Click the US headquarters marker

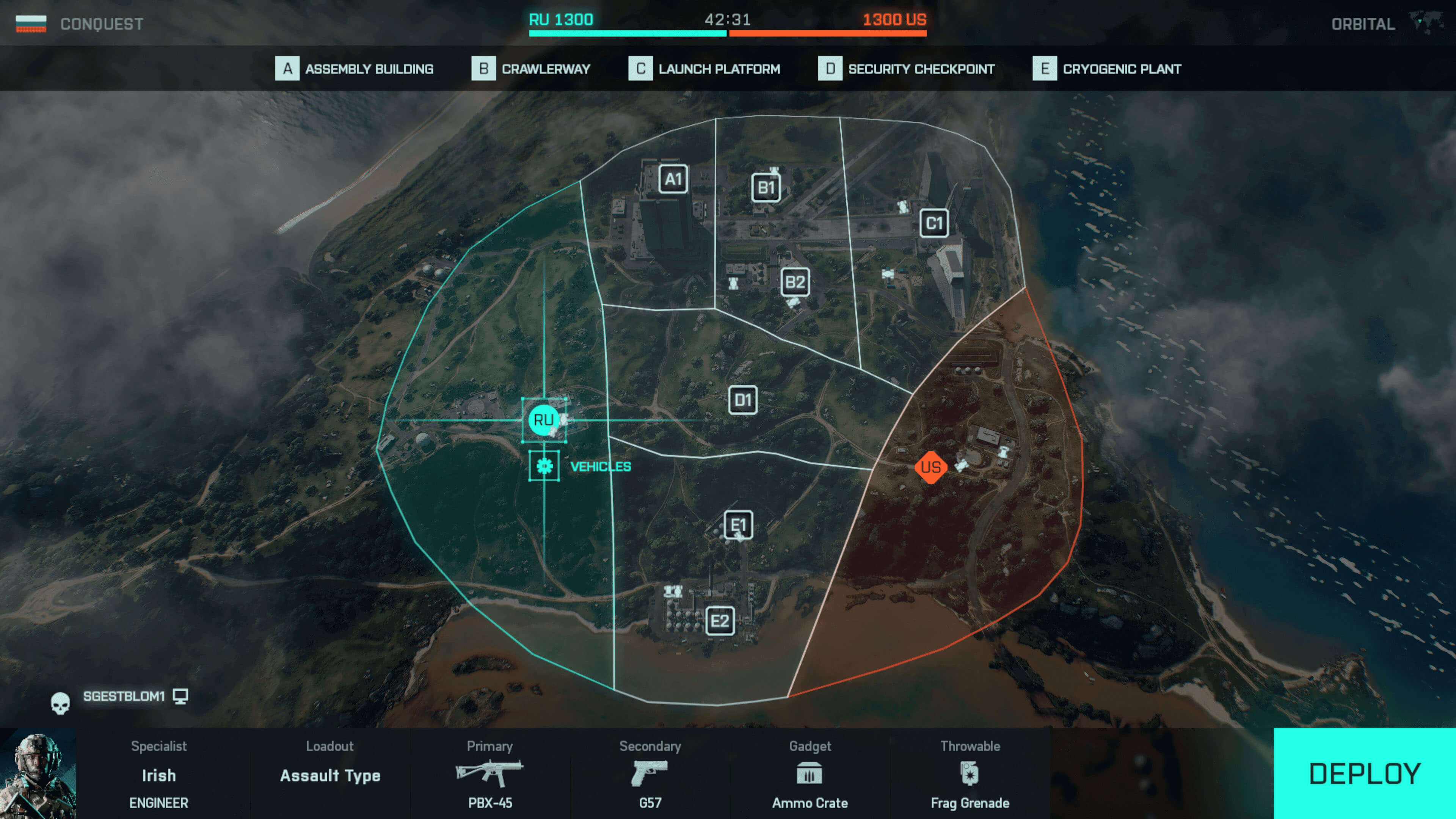[930, 468]
